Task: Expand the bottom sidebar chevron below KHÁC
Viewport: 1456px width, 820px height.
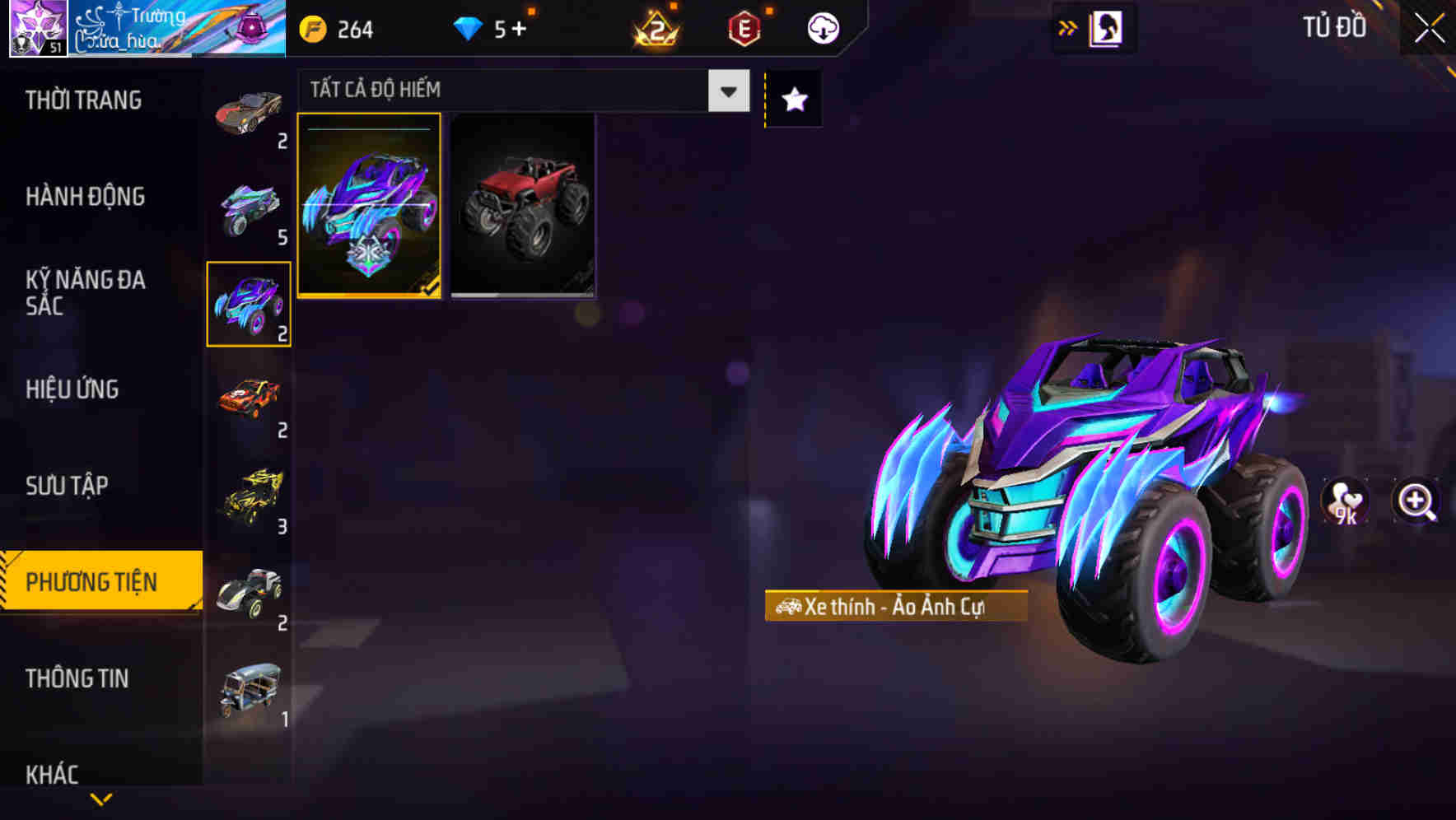Action: (x=100, y=799)
